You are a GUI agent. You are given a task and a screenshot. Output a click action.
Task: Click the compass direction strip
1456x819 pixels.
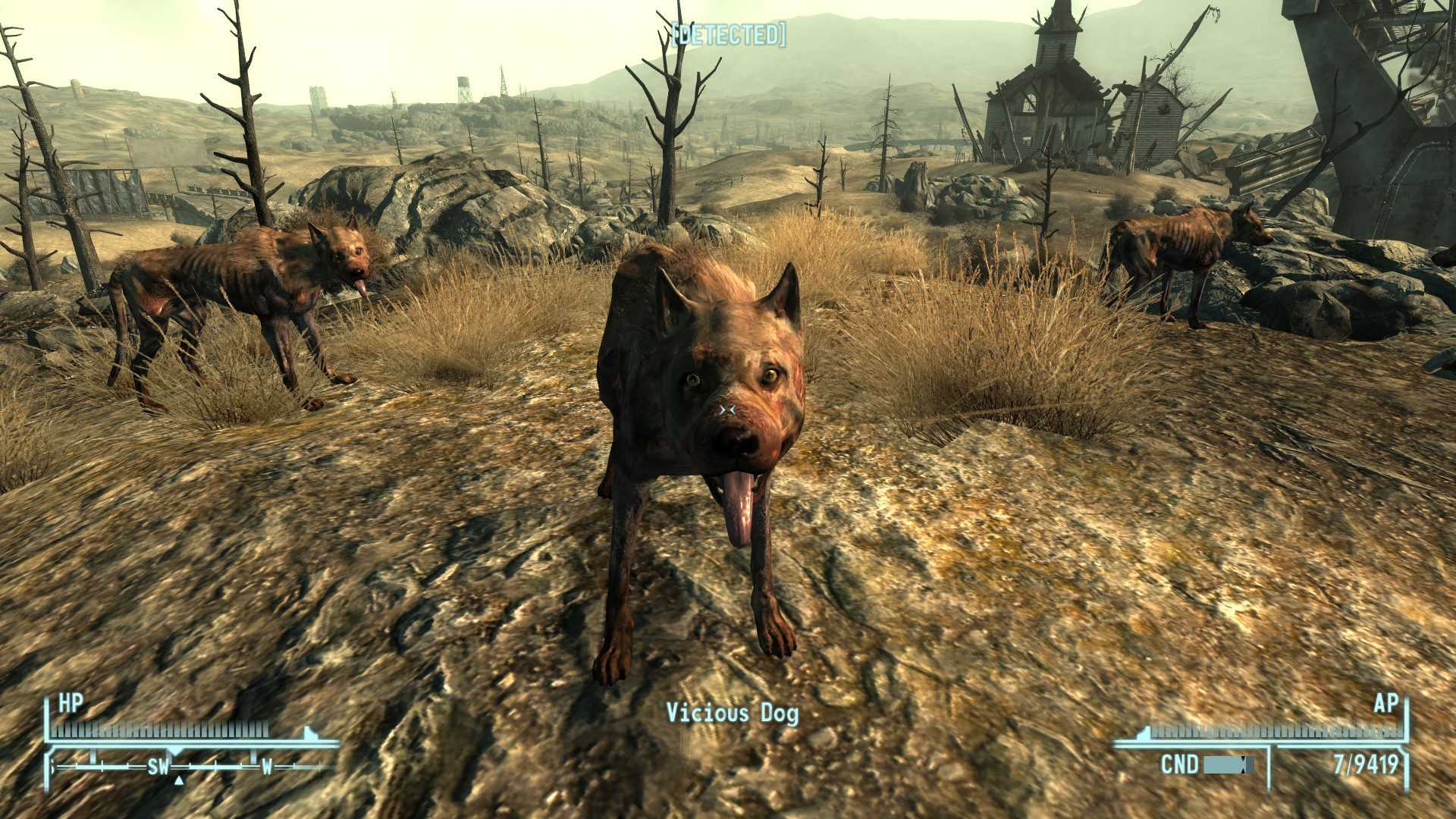coord(193,767)
